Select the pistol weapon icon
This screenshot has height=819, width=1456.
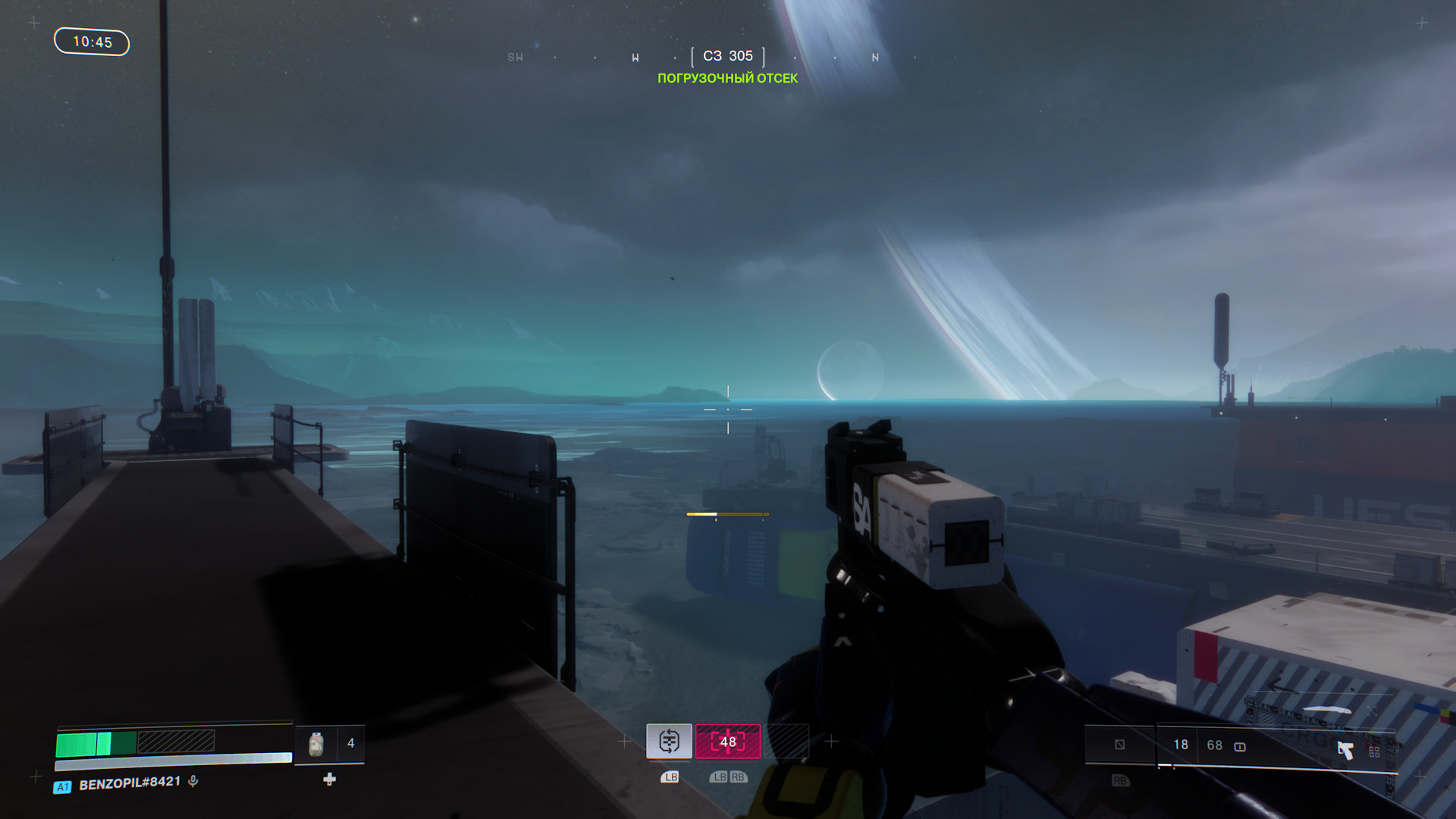pyautogui.click(x=1345, y=750)
